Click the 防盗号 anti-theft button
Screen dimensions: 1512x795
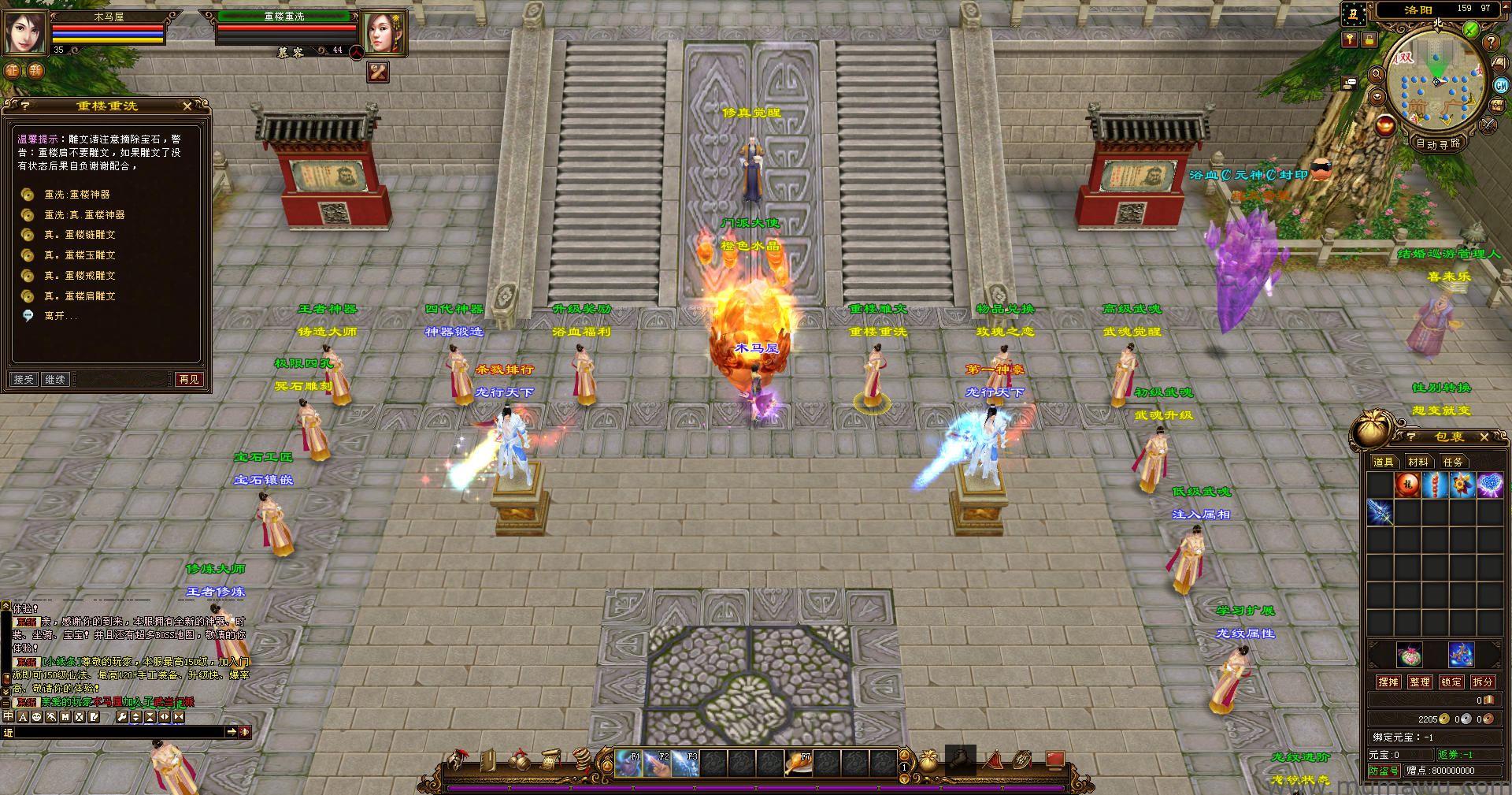click(1384, 771)
